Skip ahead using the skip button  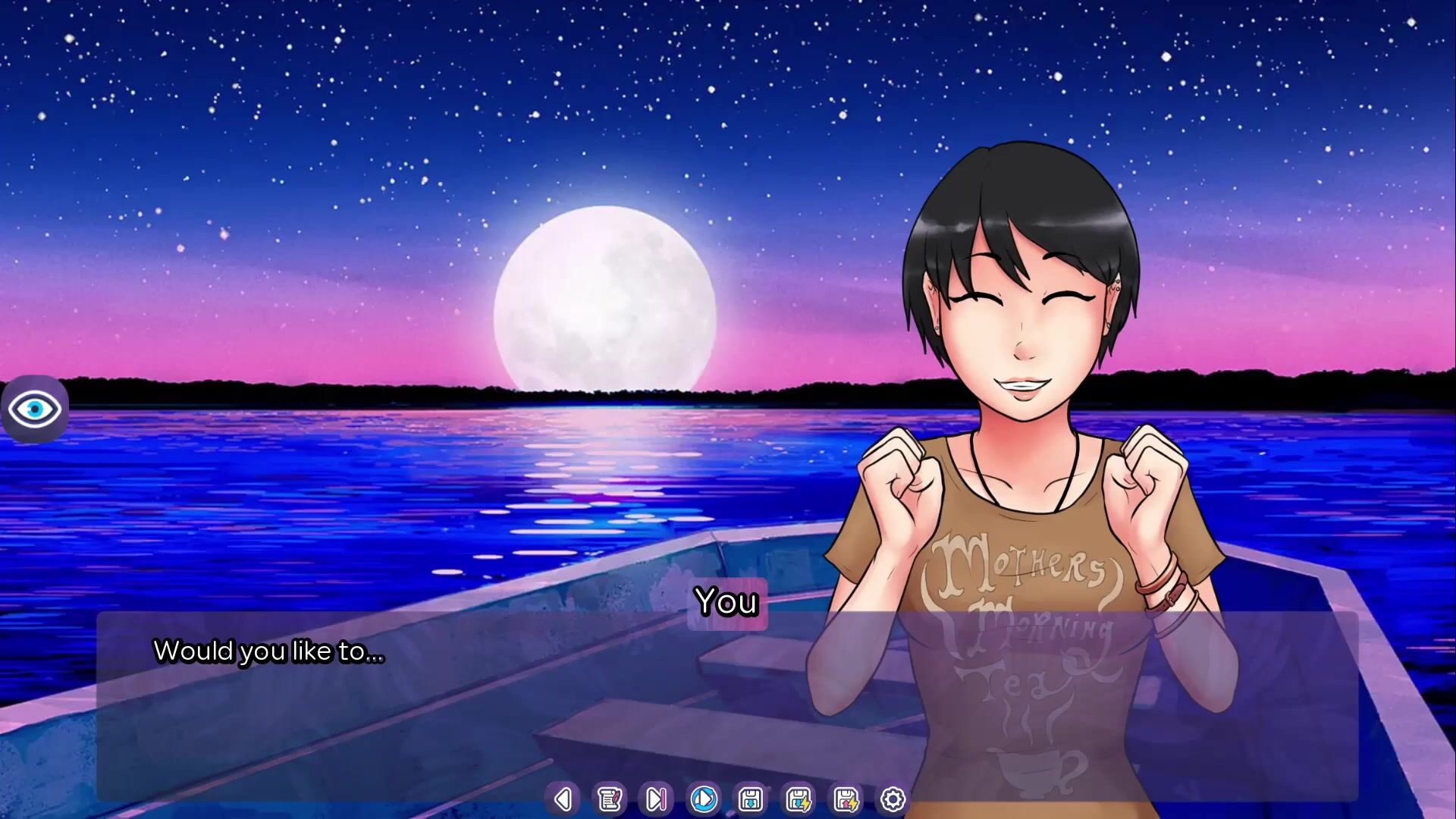656,799
